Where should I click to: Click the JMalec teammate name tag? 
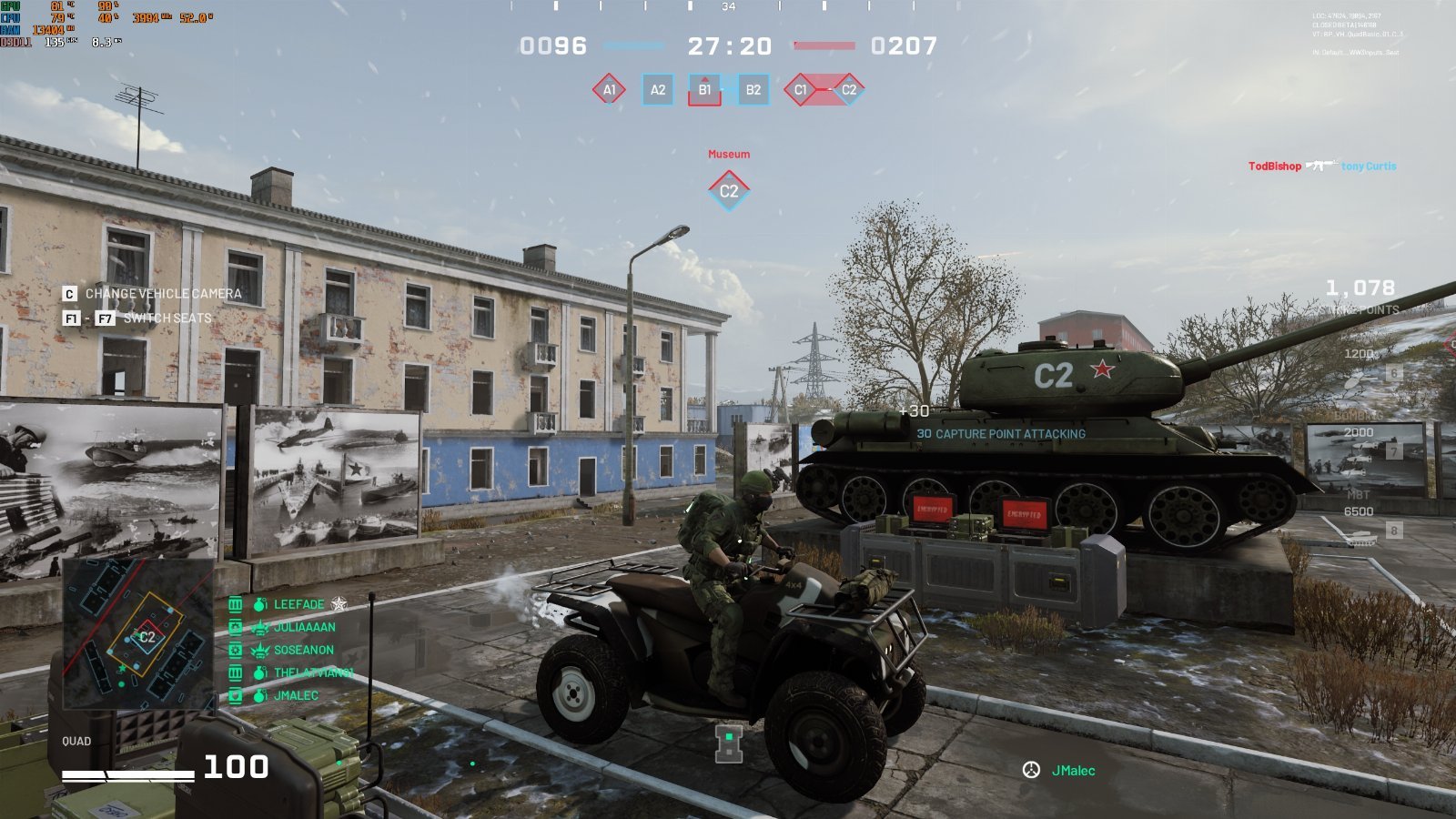[x=1073, y=771]
